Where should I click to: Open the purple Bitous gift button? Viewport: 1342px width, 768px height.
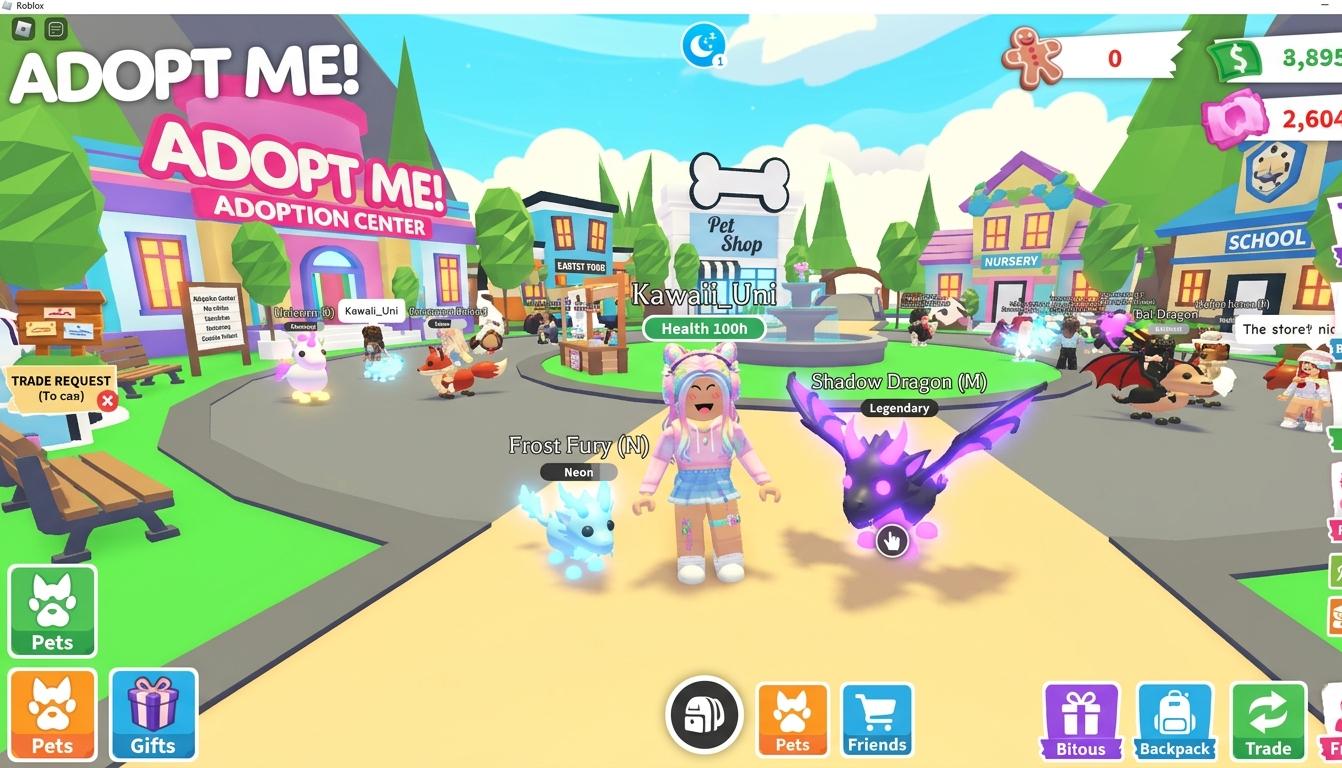tap(1081, 721)
